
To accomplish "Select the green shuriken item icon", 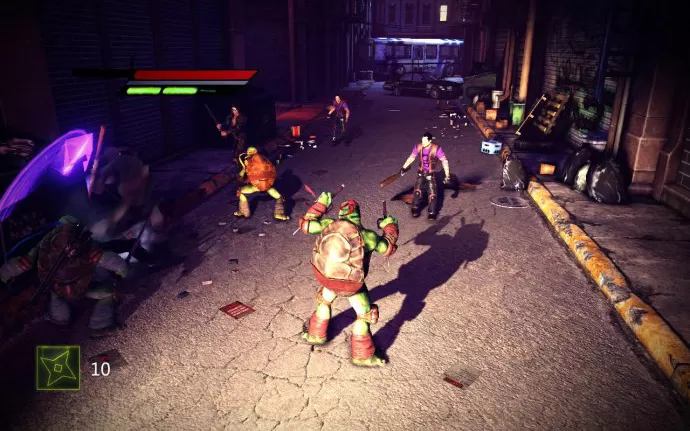I will point(58,367).
